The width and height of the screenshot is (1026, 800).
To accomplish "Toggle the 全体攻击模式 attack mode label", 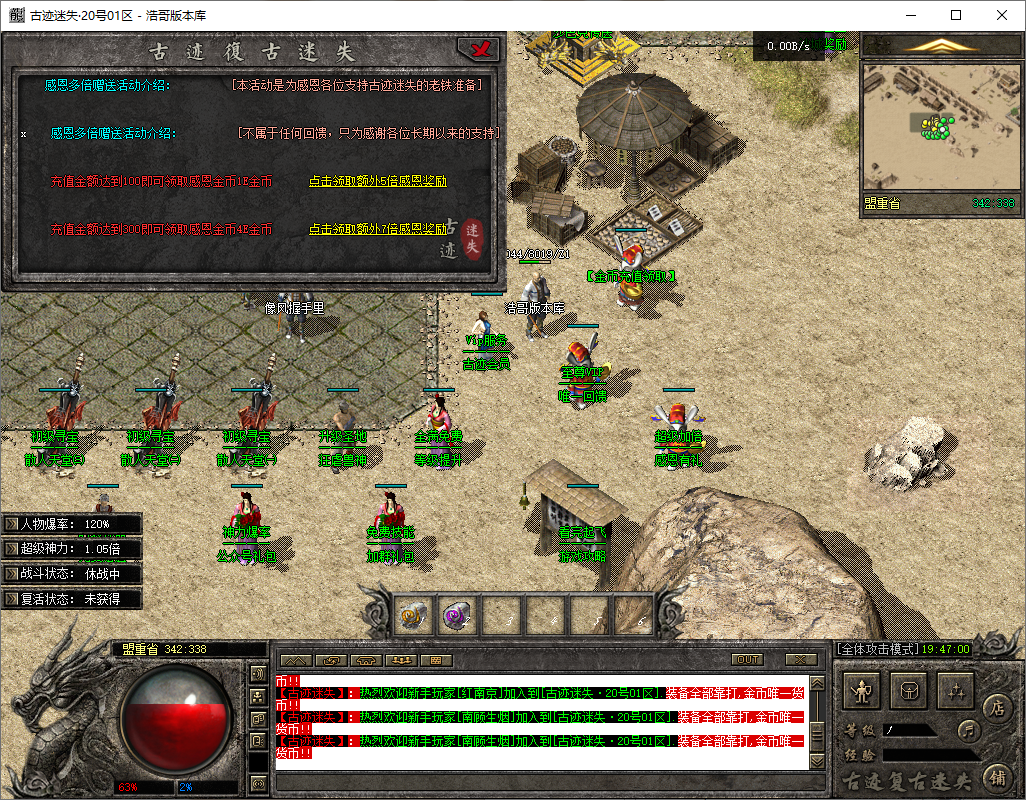I will tap(877, 649).
